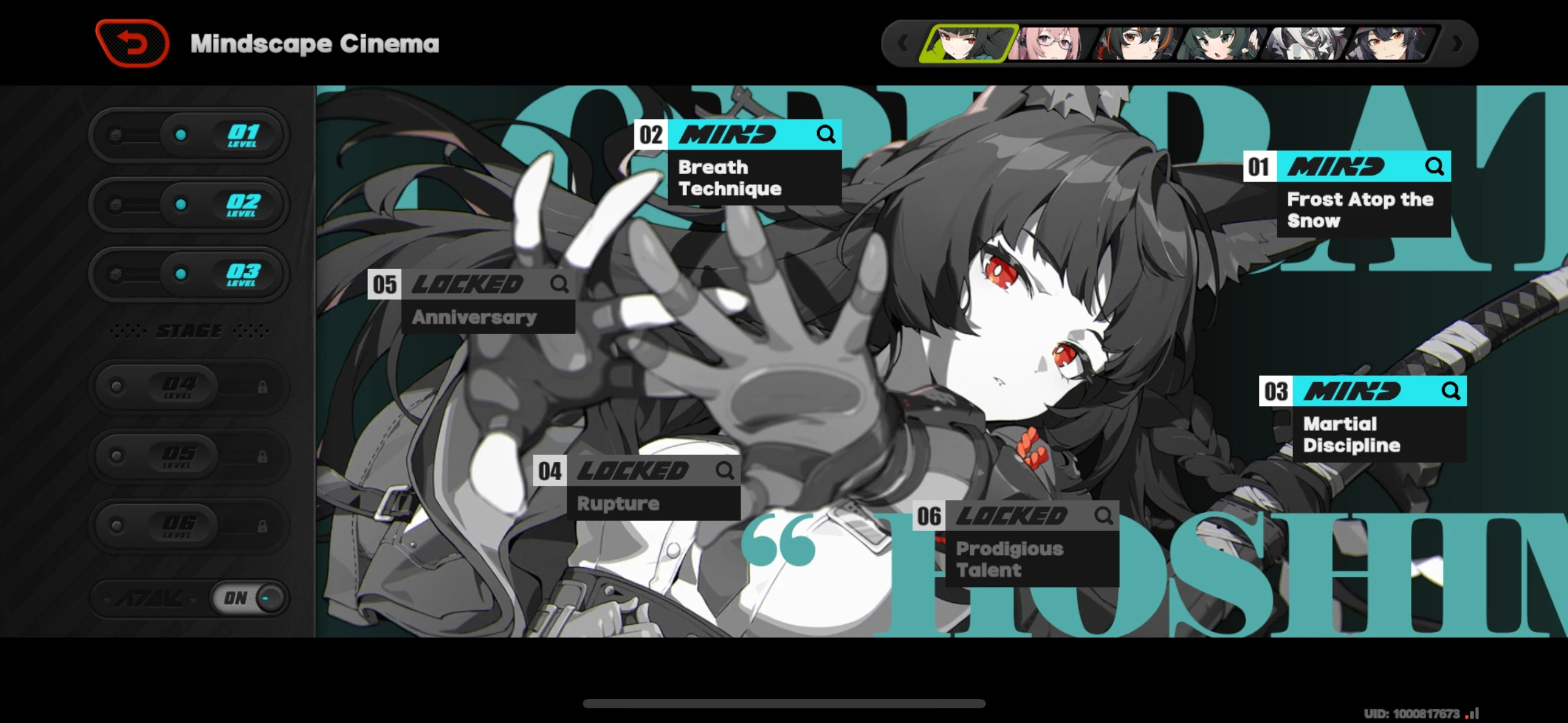Inspect the Anniversary mindscape entry
1568x723 pixels.
click(559, 284)
